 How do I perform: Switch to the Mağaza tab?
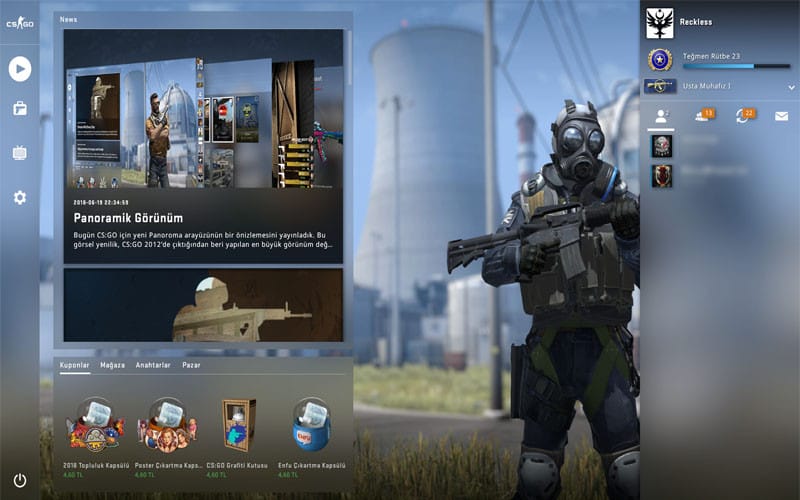click(112, 366)
